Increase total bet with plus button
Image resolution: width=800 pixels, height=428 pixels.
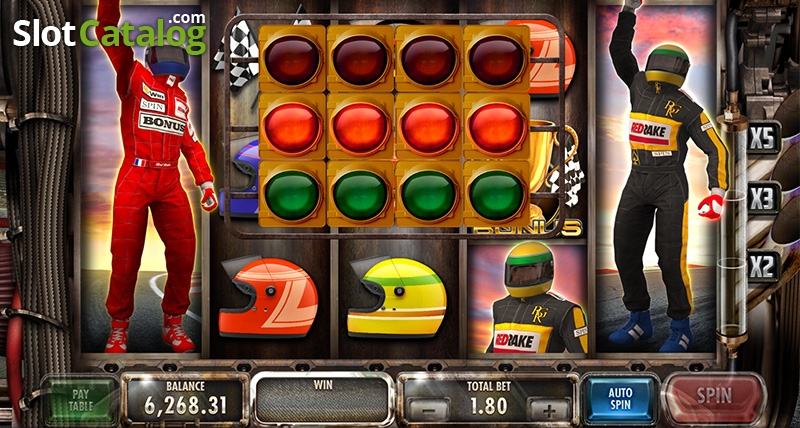pyautogui.click(x=548, y=409)
